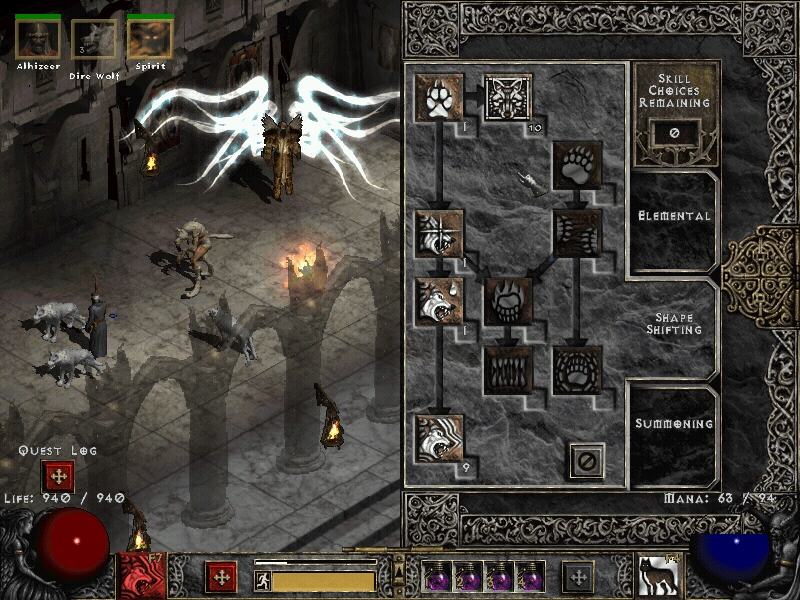Switch to the Elemental skill tab
The image size is (800, 600).
coord(675,216)
